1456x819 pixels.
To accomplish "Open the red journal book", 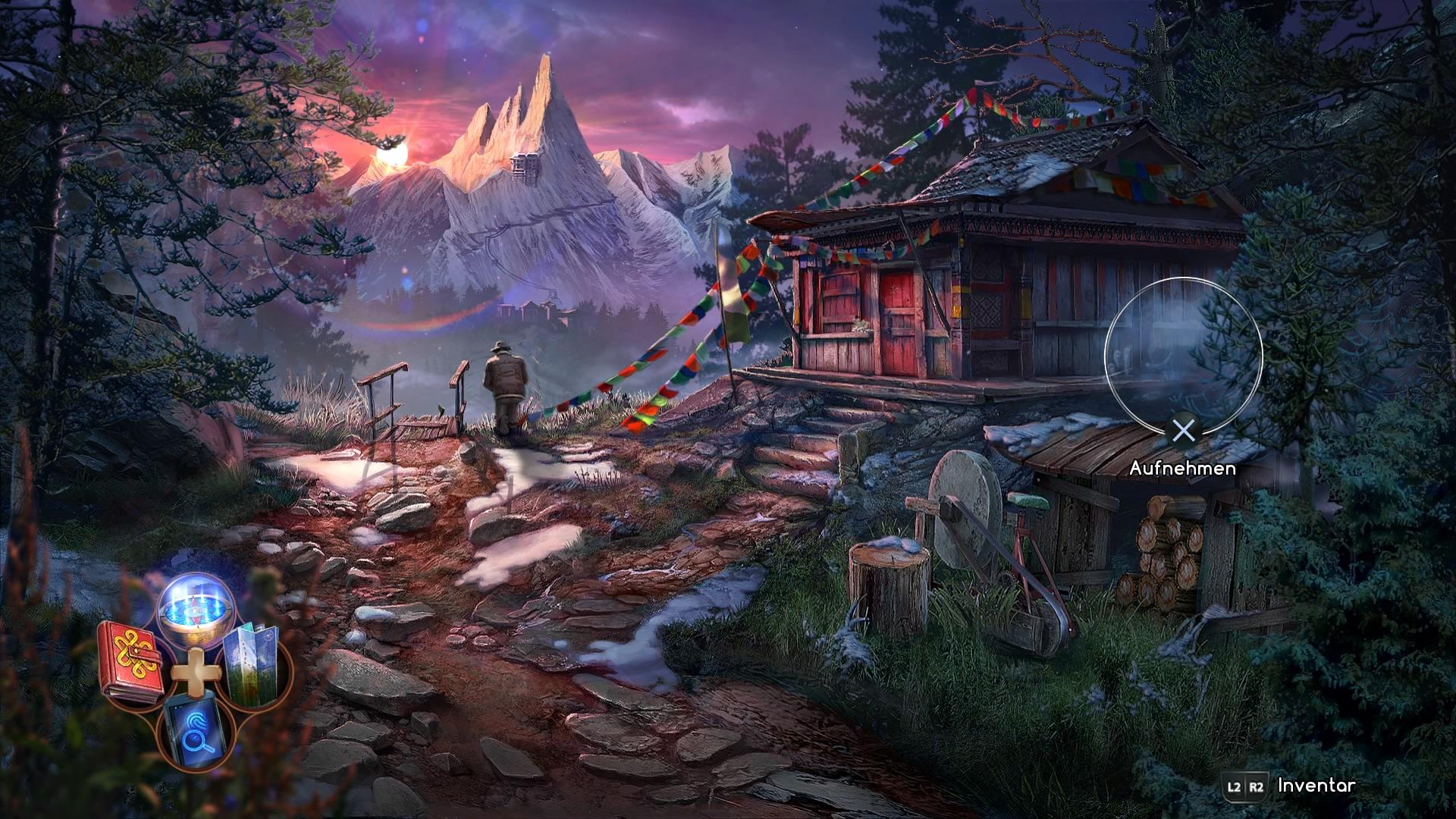I will coord(131,661).
